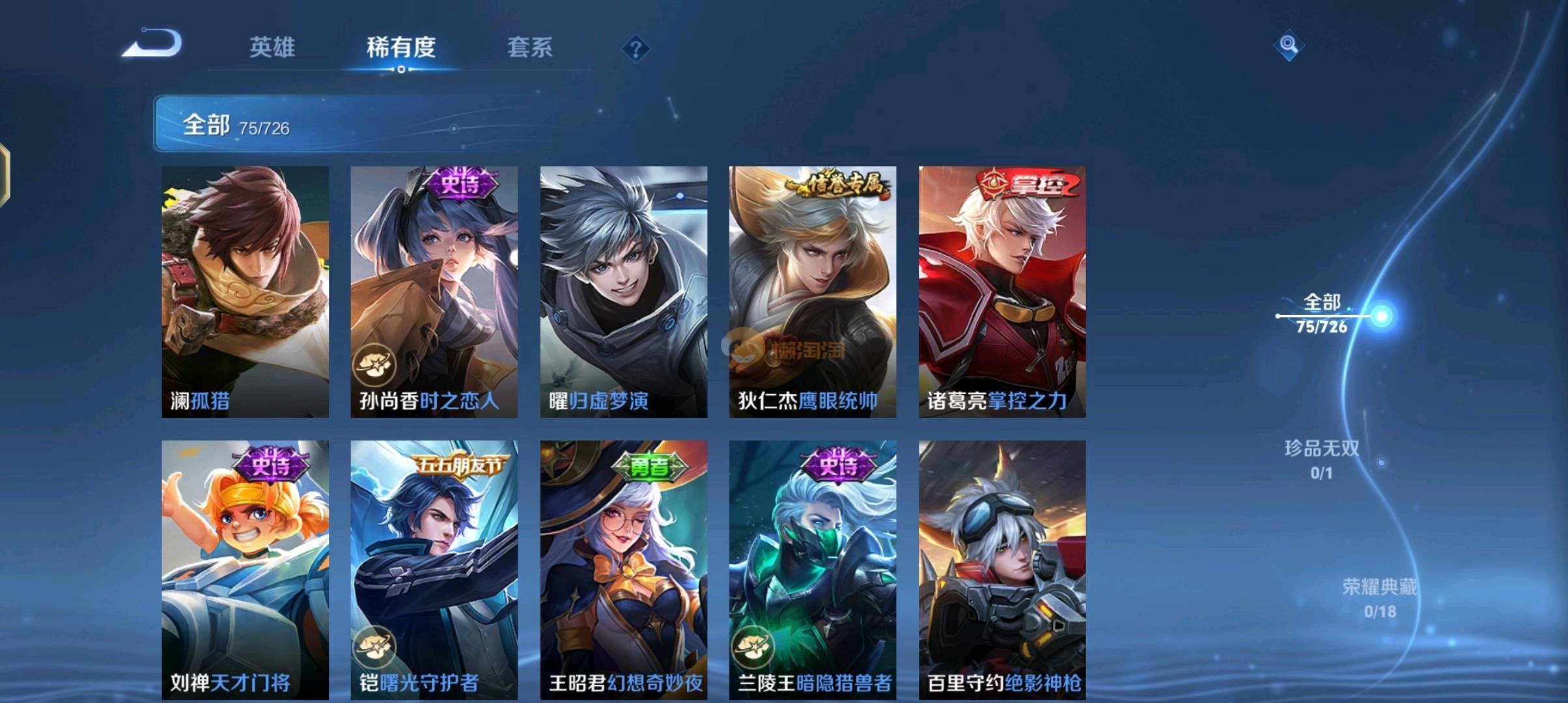Open the question mark help icon

636,49
